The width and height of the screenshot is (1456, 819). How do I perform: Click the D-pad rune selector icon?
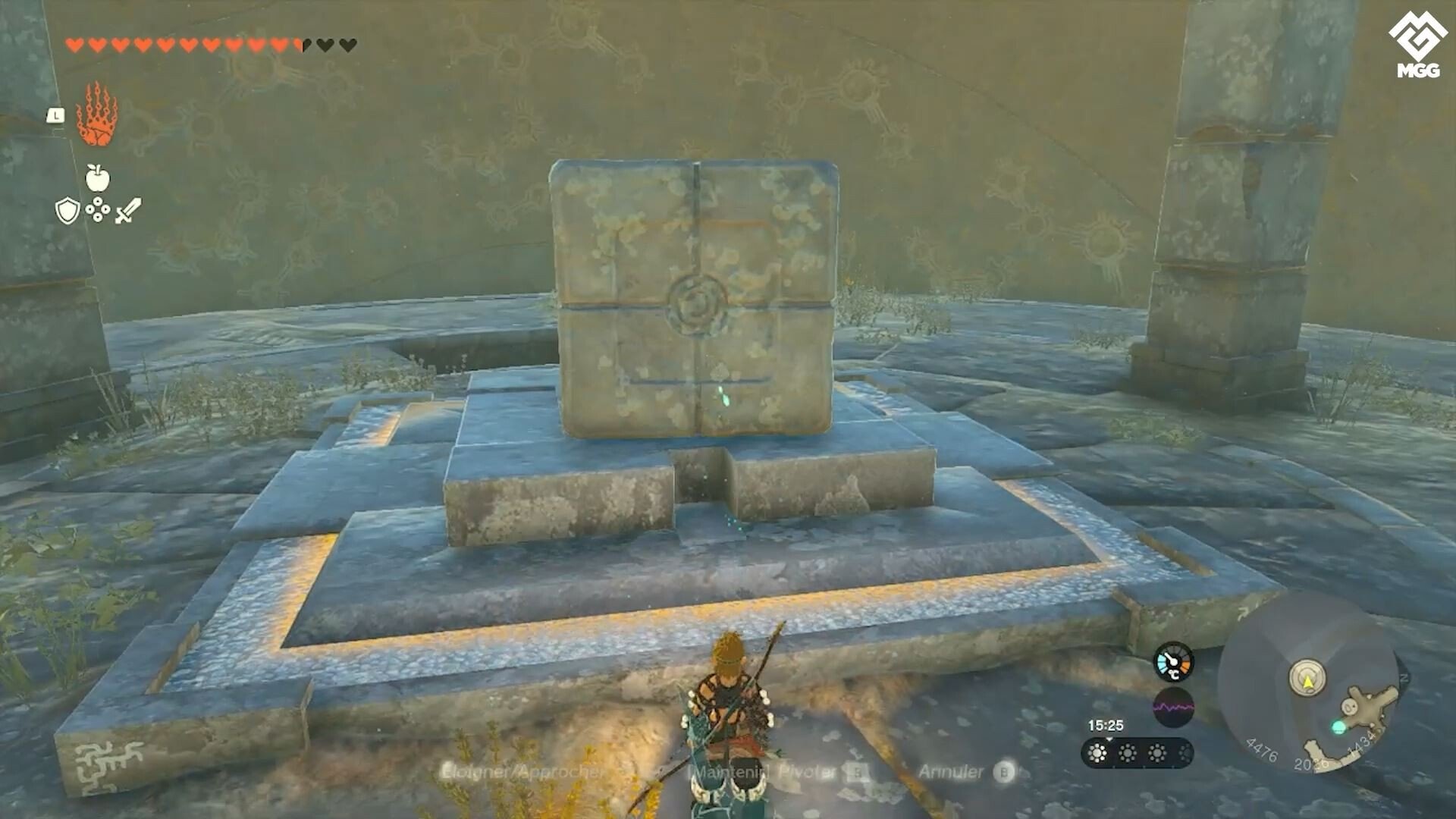coord(97,209)
